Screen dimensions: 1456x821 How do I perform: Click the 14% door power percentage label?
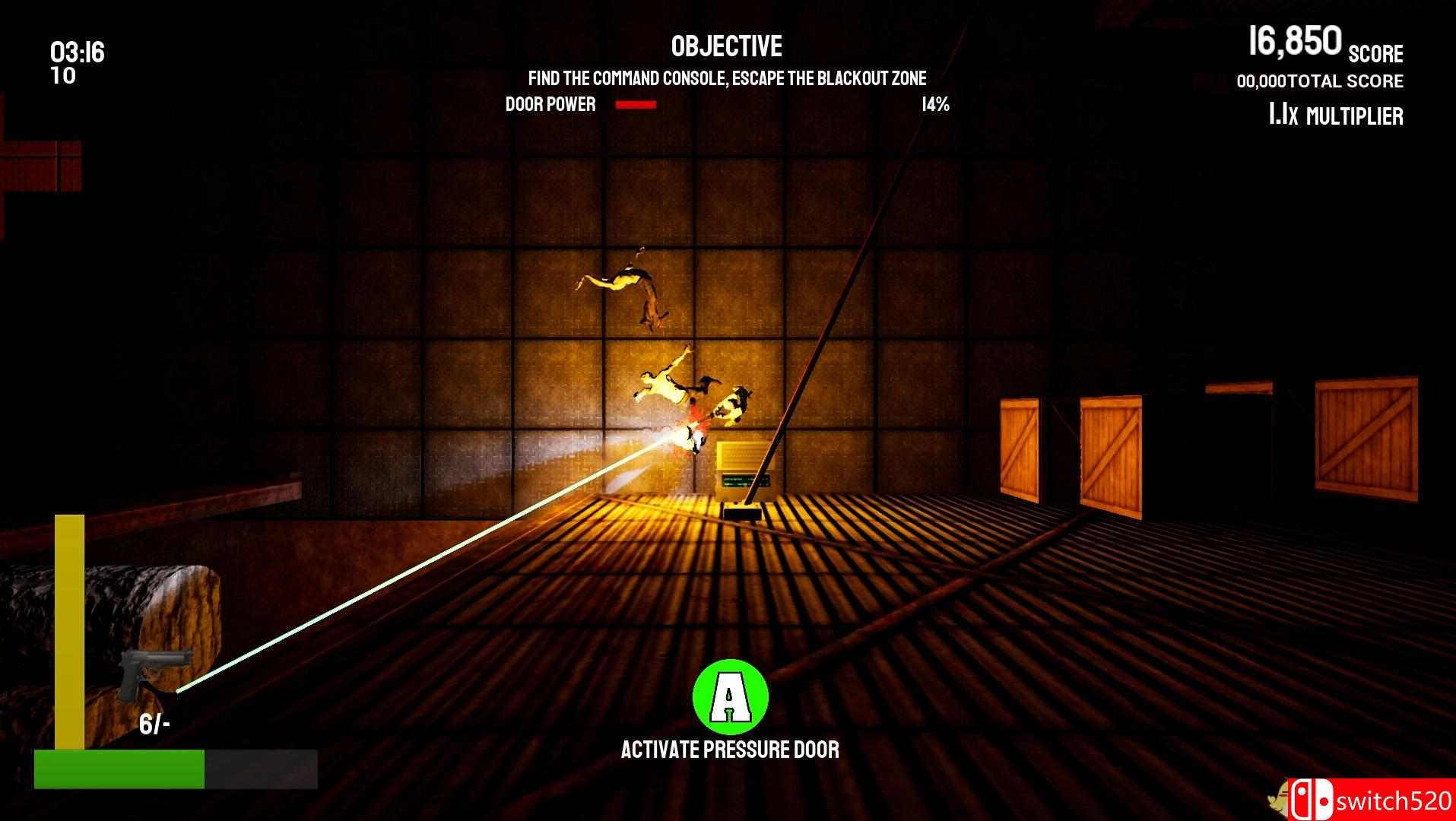(934, 105)
